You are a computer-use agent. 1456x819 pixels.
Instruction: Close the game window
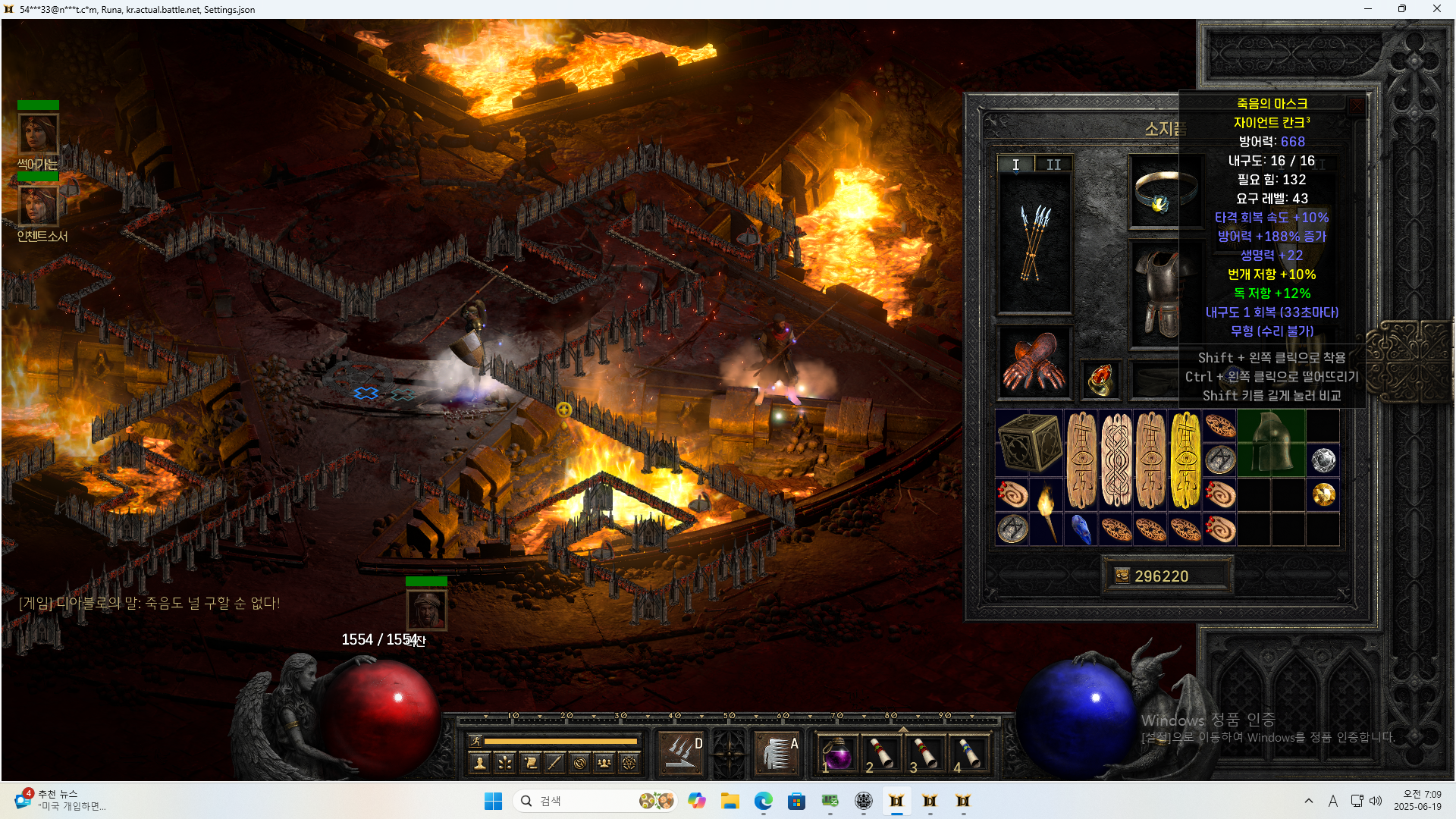pyautogui.click(x=1436, y=9)
